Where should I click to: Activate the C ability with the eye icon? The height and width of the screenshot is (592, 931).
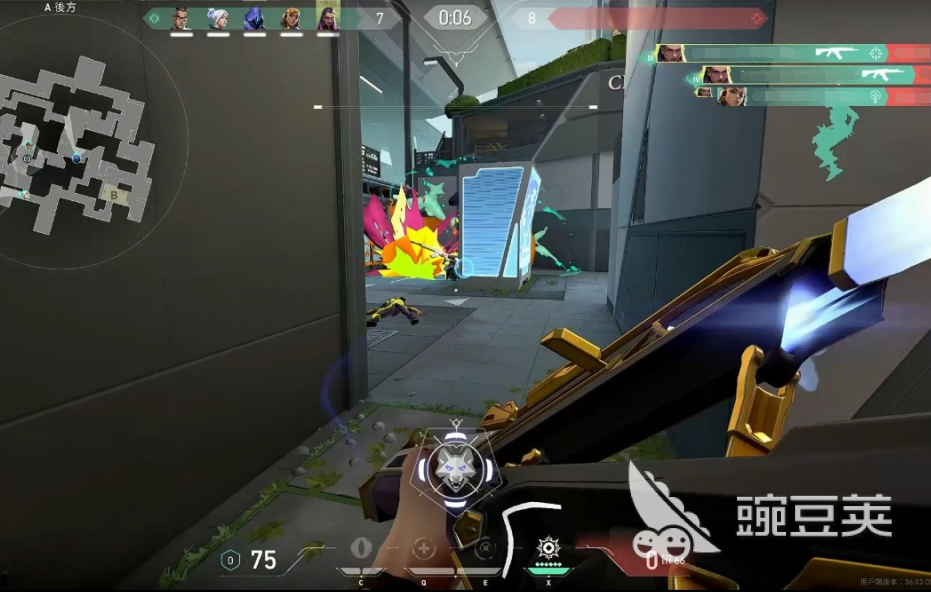point(361,549)
